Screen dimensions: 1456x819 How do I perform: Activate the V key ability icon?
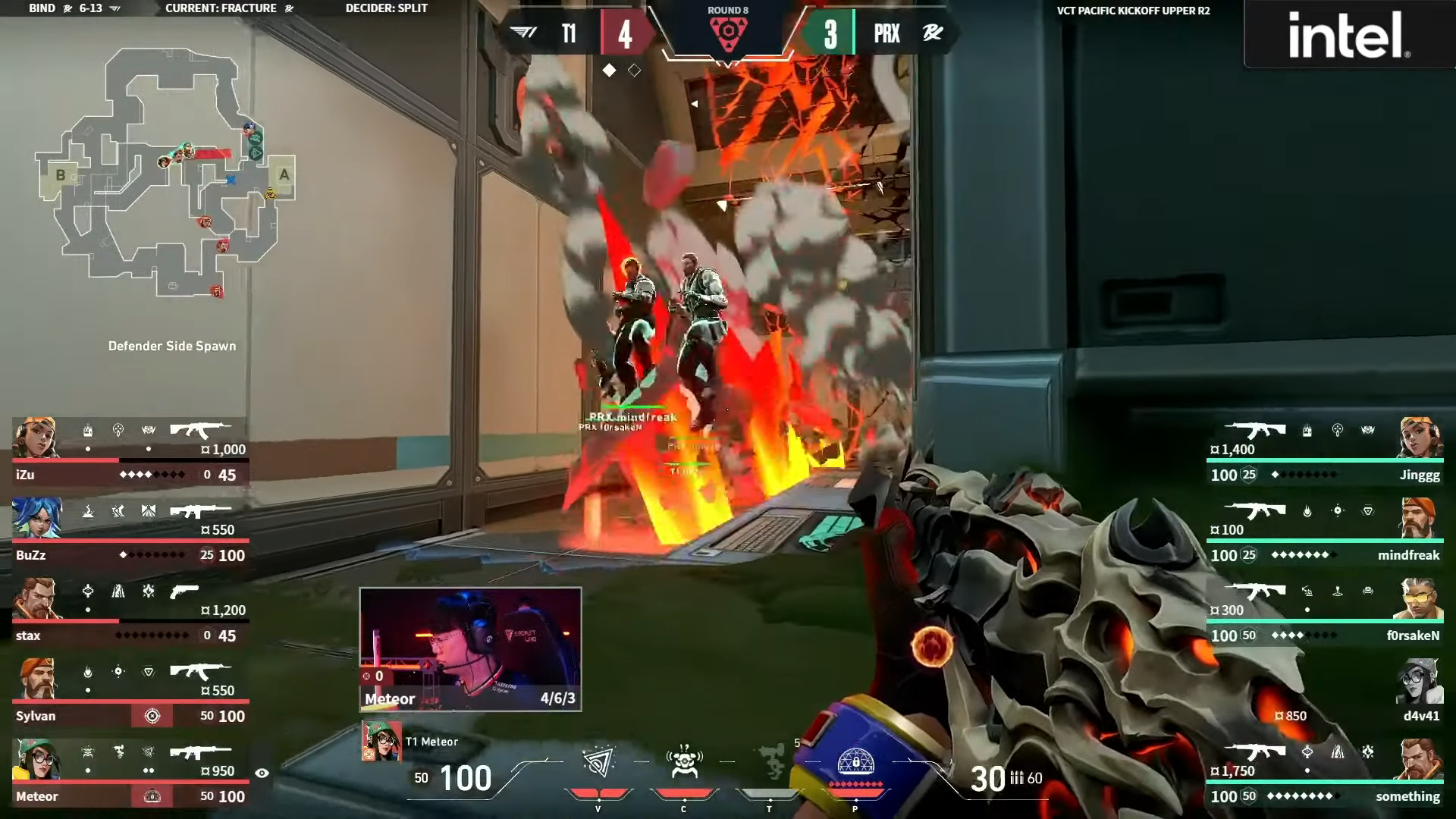coord(598,763)
